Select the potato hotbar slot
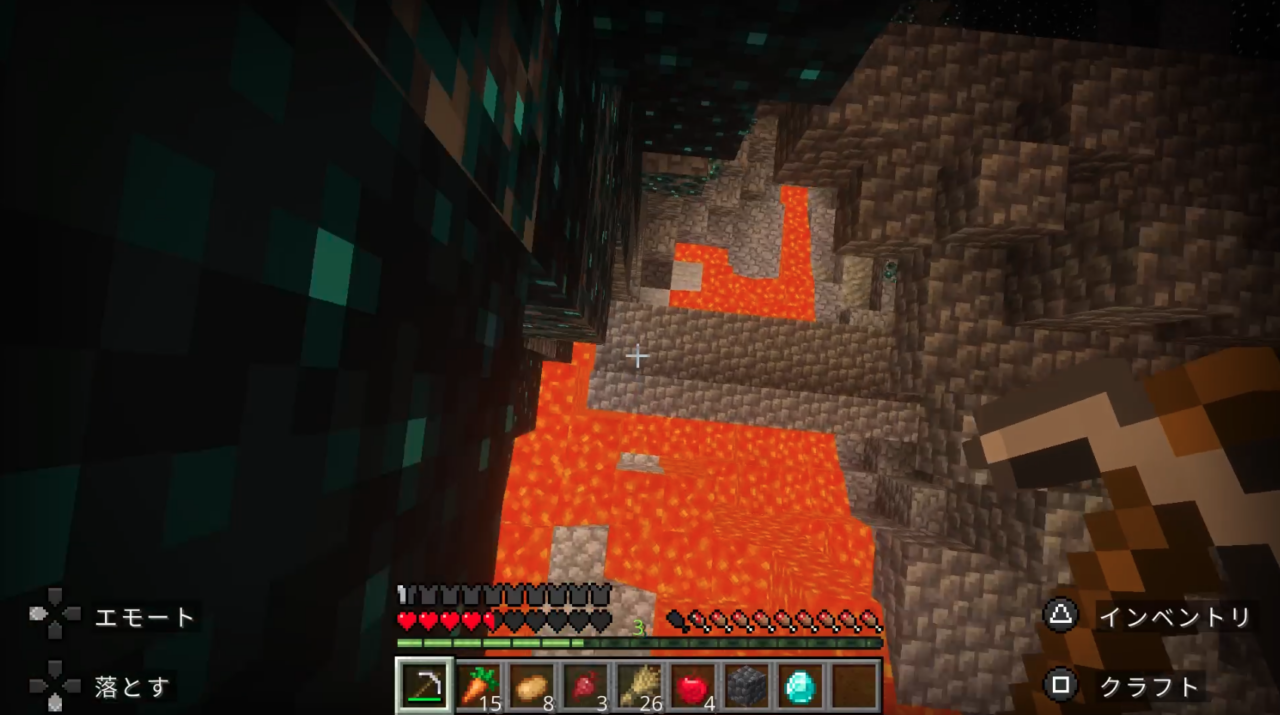Viewport: 1280px width, 715px height. pos(532,686)
